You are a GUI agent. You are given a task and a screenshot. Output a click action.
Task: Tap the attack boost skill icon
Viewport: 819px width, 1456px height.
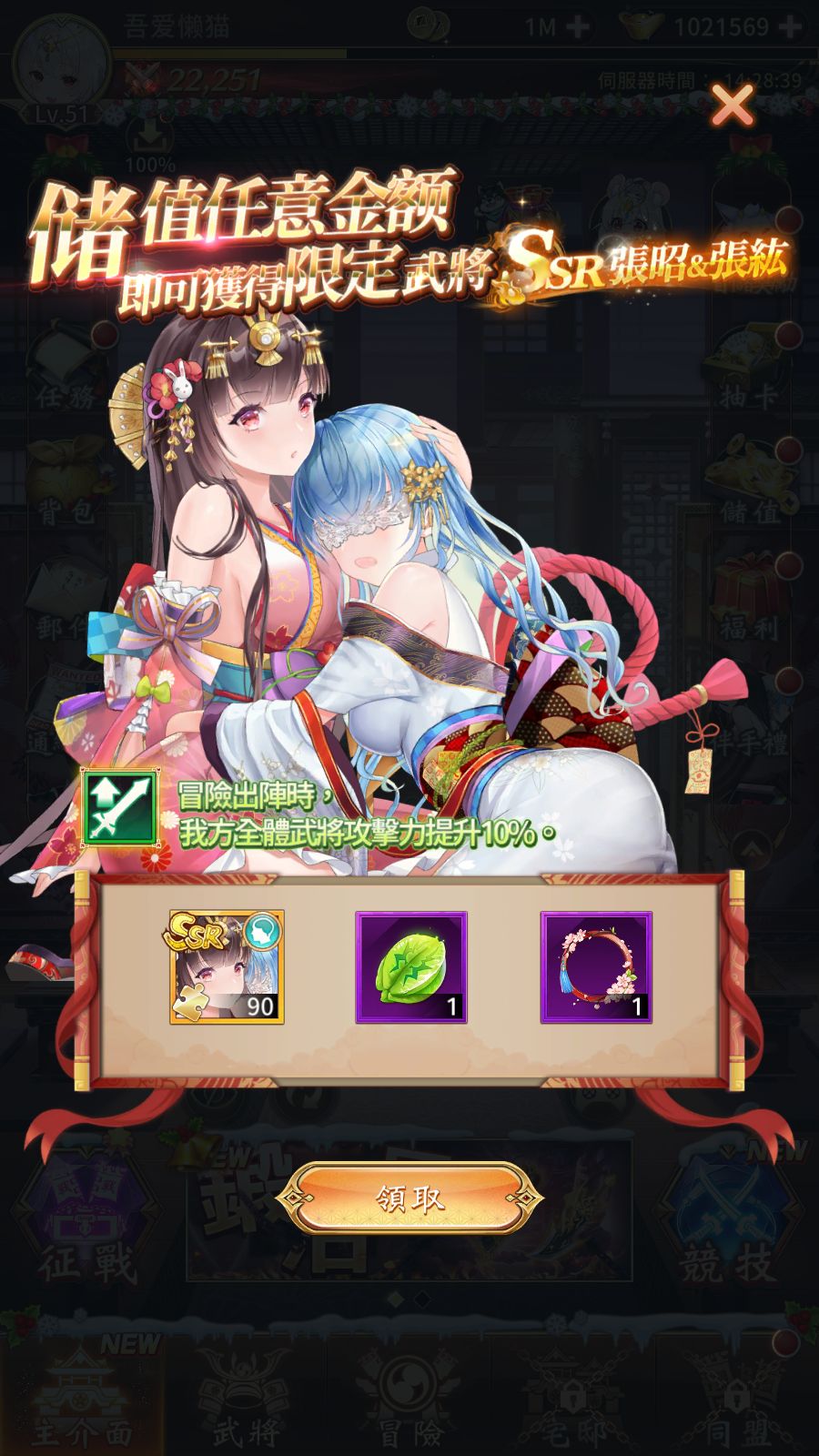click(x=117, y=807)
